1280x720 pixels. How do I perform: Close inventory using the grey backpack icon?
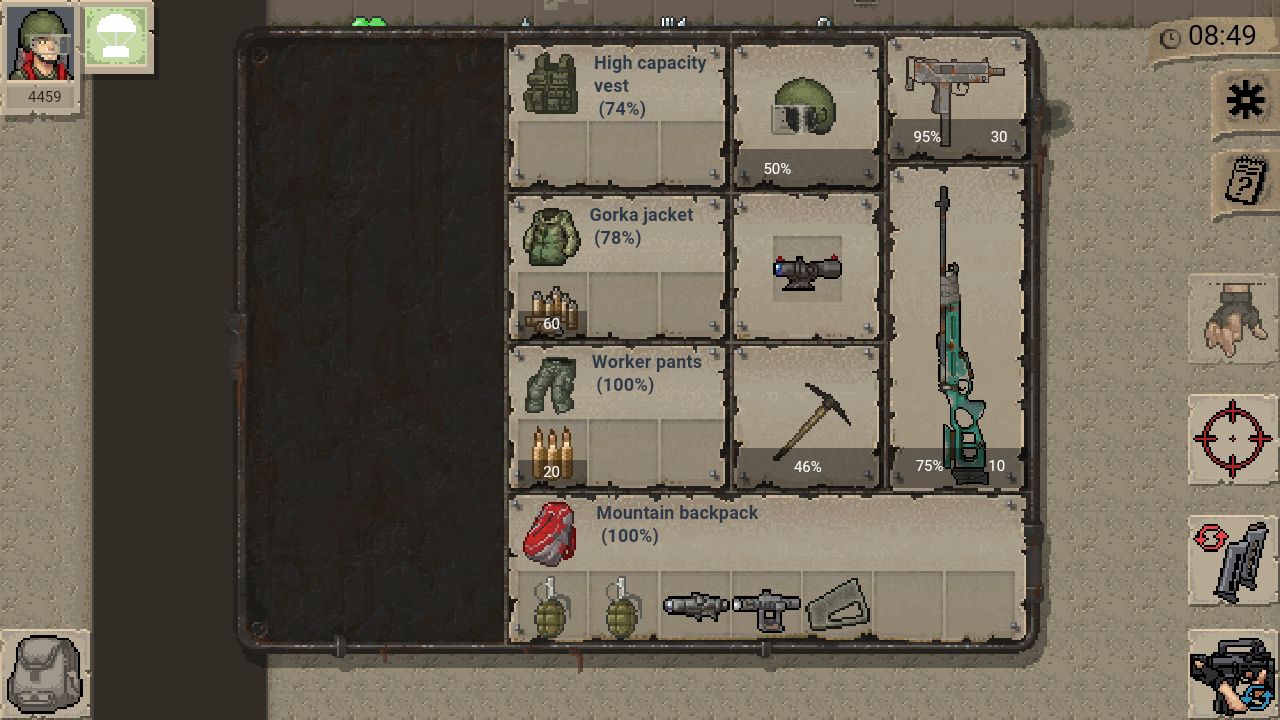click(x=45, y=675)
